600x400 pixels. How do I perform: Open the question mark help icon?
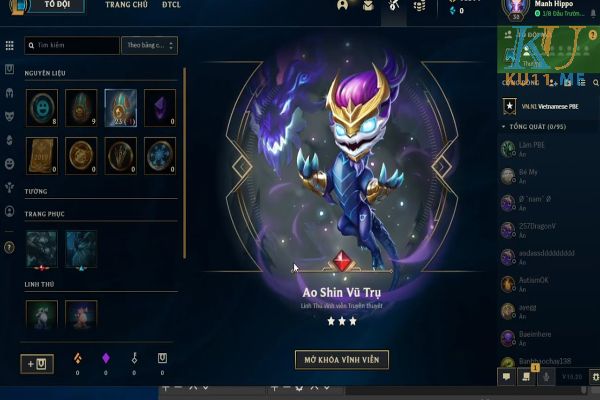click(x=9, y=246)
